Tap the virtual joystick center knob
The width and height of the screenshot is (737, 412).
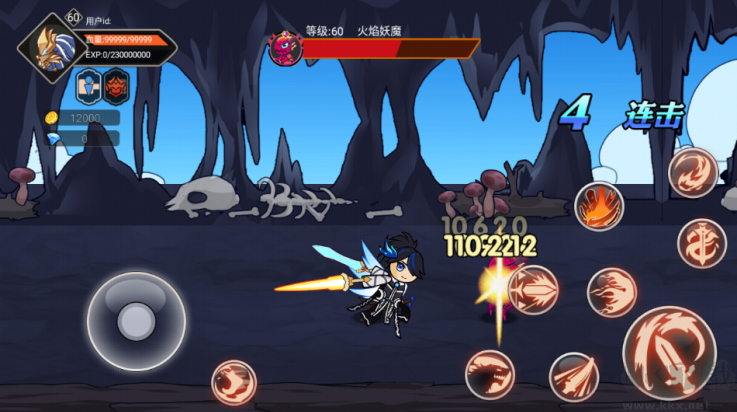click(135, 321)
